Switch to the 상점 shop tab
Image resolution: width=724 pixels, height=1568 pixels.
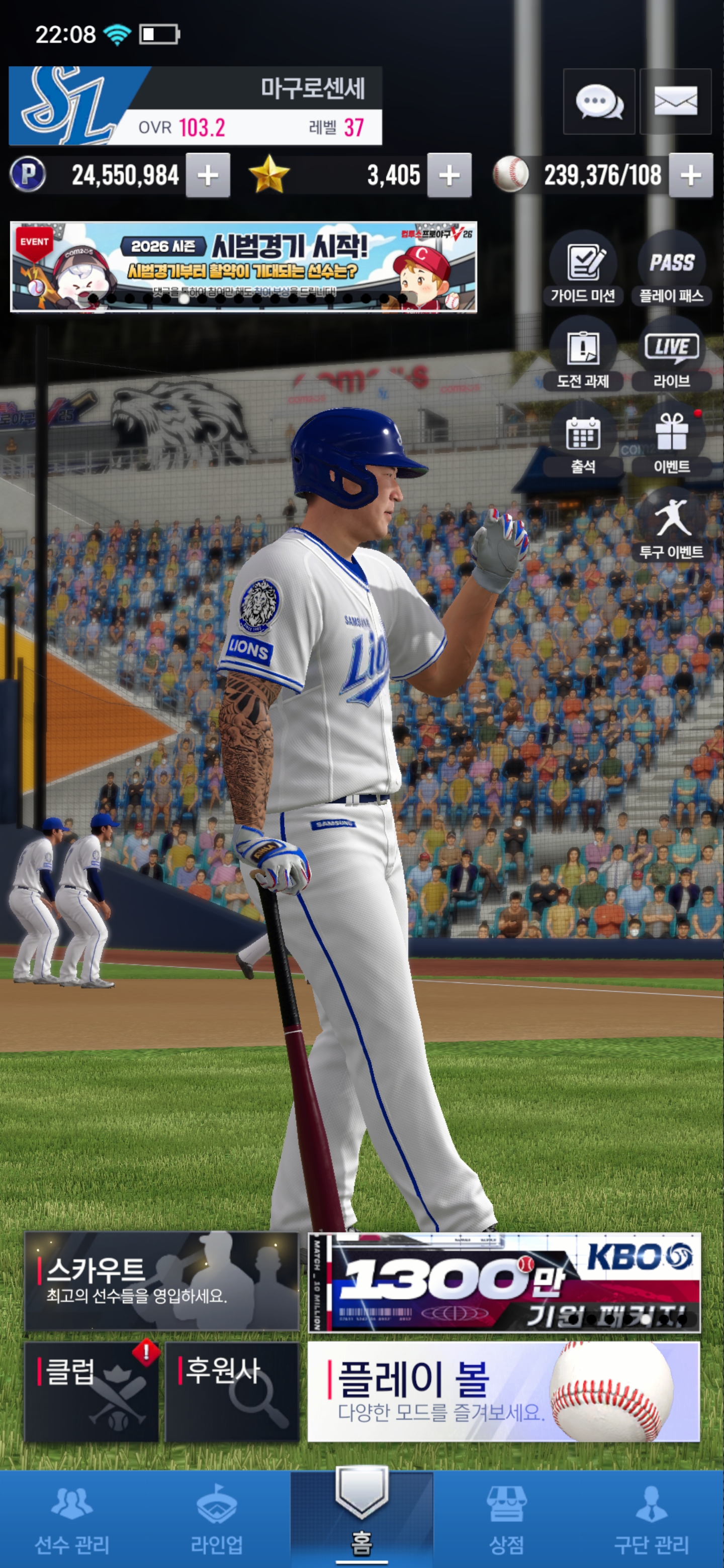pyautogui.click(x=507, y=1519)
